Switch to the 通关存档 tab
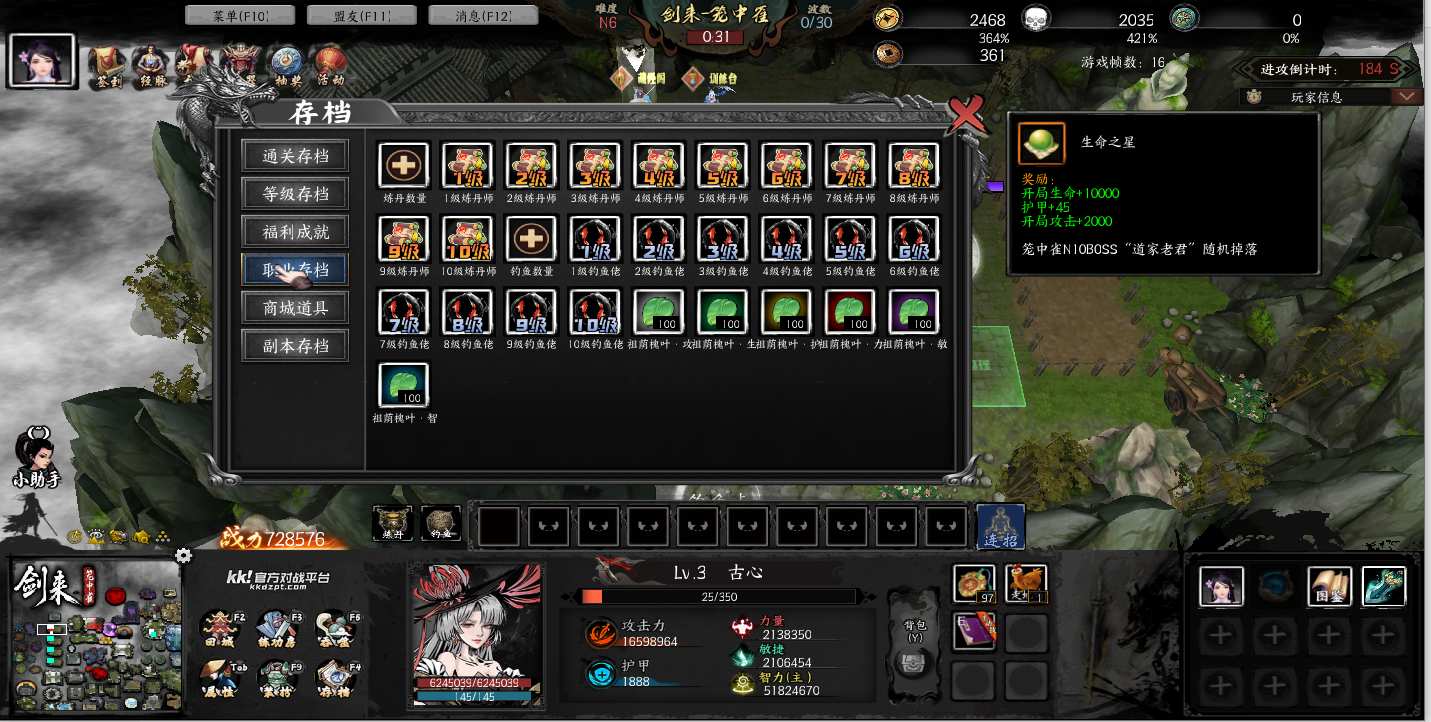1431x722 pixels. pyautogui.click(x=295, y=156)
